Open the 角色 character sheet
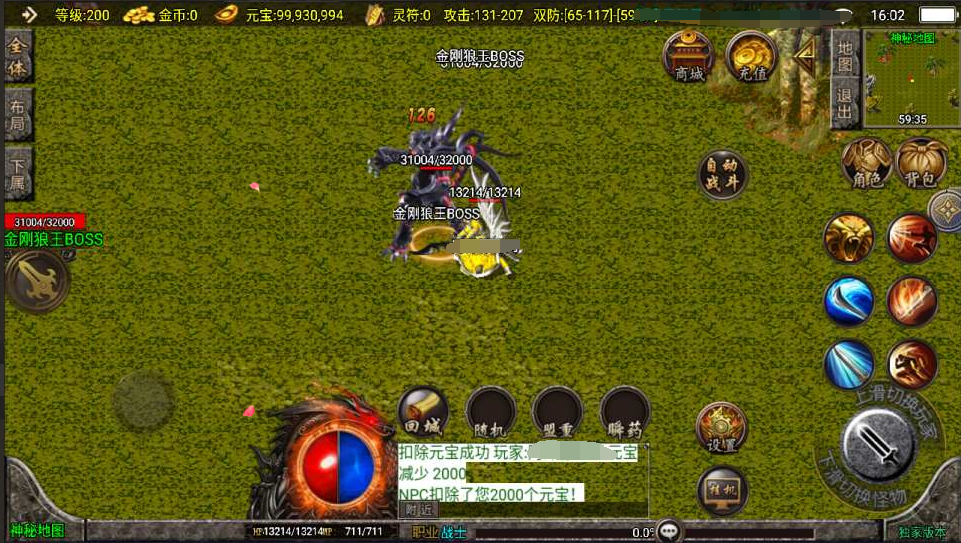 coord(866,162)
